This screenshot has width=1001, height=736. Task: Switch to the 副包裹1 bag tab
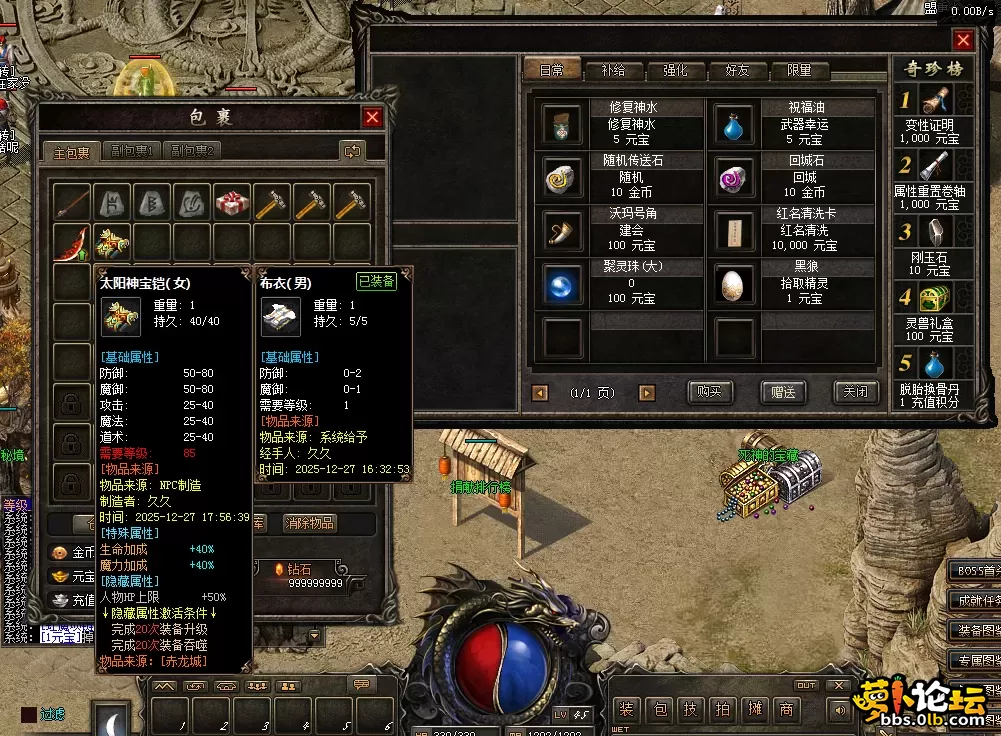[132, 151]
